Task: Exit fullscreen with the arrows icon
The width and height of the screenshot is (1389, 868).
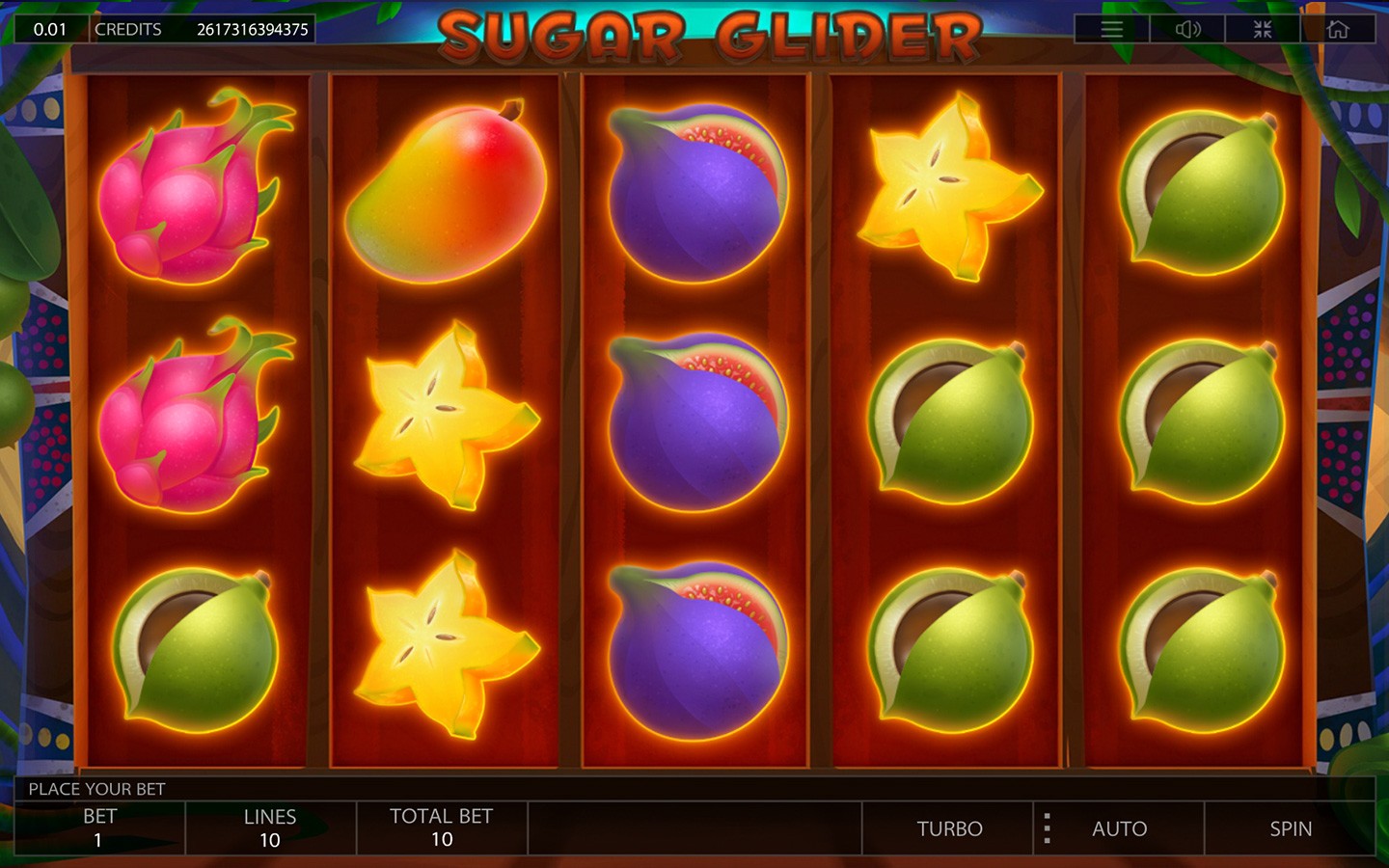Action: coord(1263,29)
